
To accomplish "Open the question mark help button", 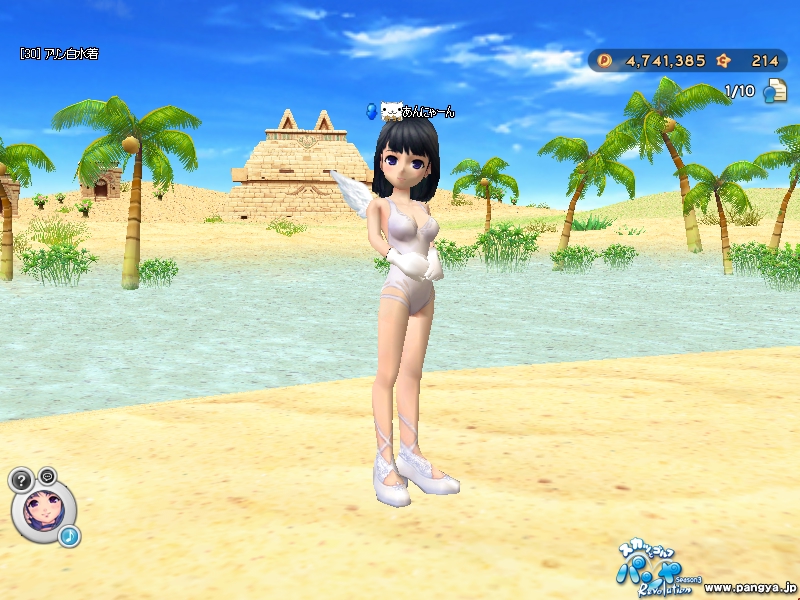I will coord(21,479).
